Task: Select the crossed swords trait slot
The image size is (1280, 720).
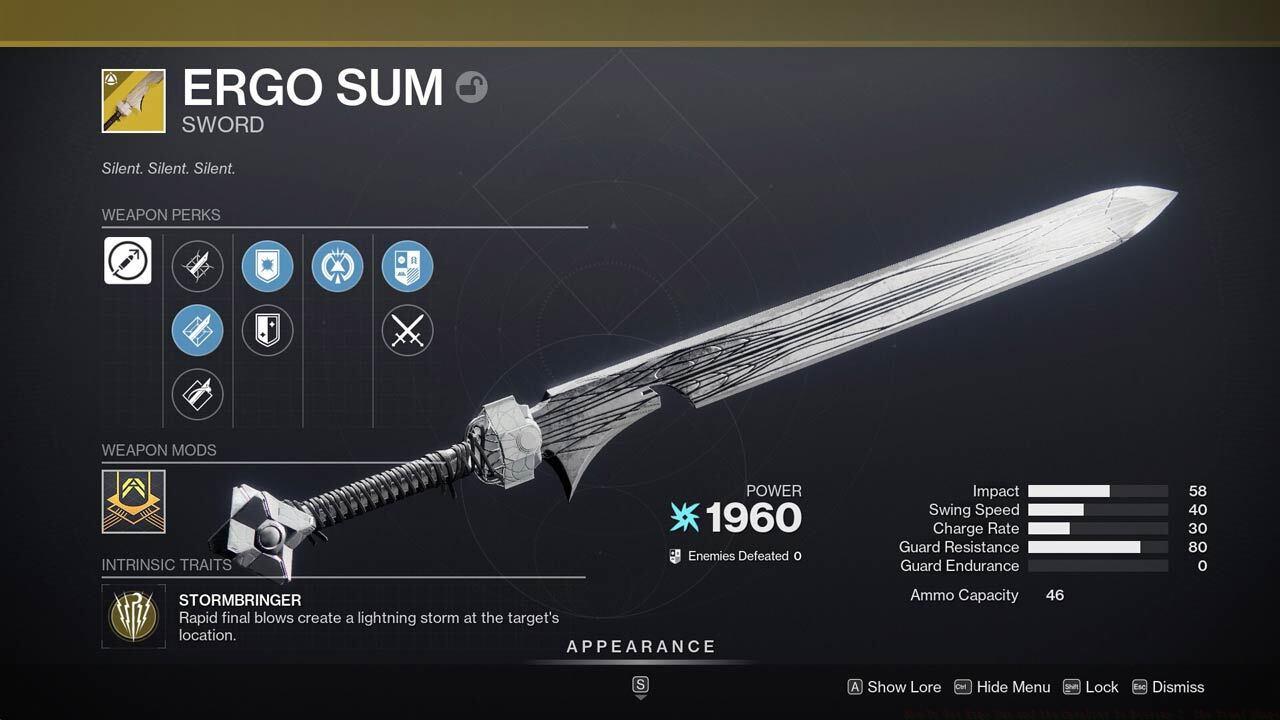Action: point(407,330)
